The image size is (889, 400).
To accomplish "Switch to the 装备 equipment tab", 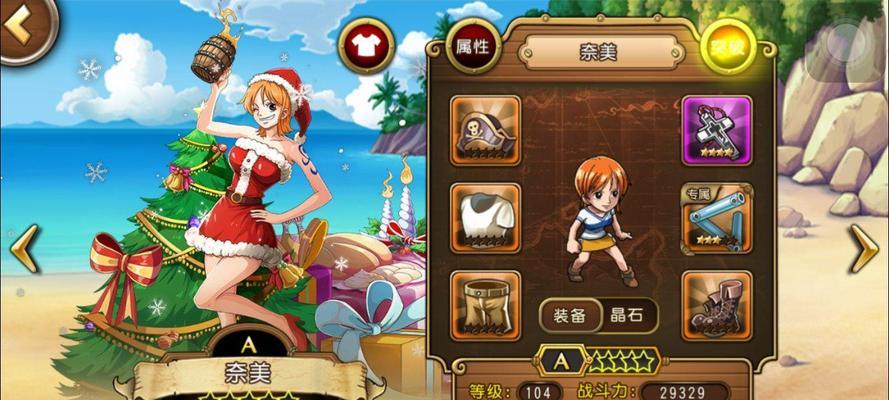I will point(571,315).
